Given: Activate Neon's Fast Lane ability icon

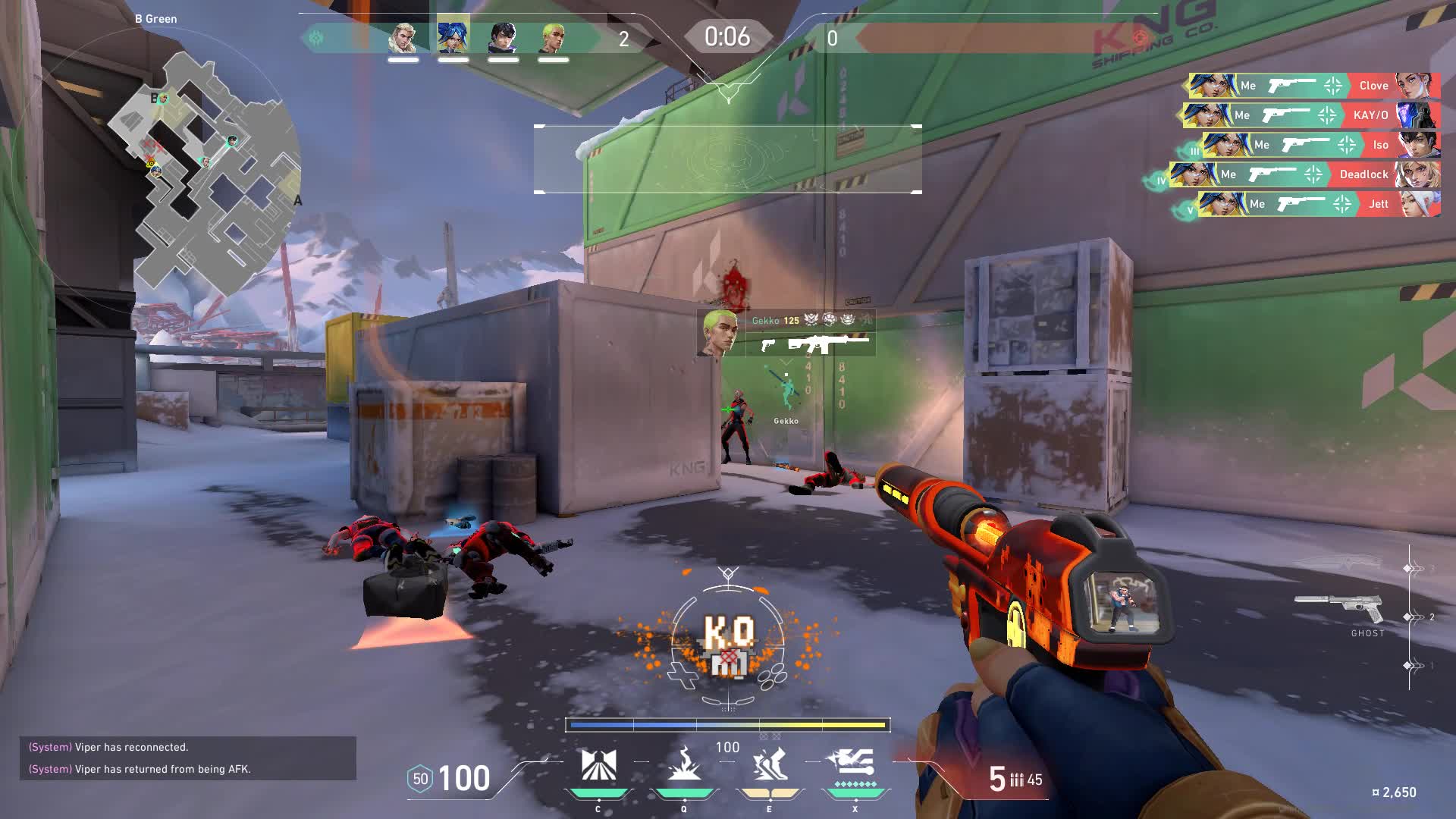Looking at the screenshot, I should [598, 766].
